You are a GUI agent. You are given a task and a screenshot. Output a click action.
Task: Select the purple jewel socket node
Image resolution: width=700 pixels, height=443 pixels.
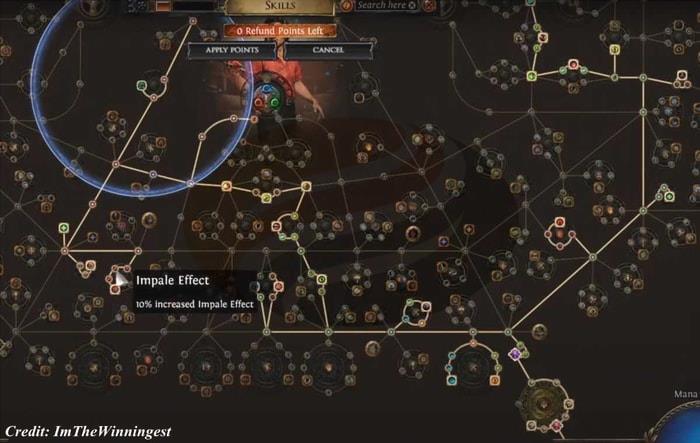click(x=516, y=353)
